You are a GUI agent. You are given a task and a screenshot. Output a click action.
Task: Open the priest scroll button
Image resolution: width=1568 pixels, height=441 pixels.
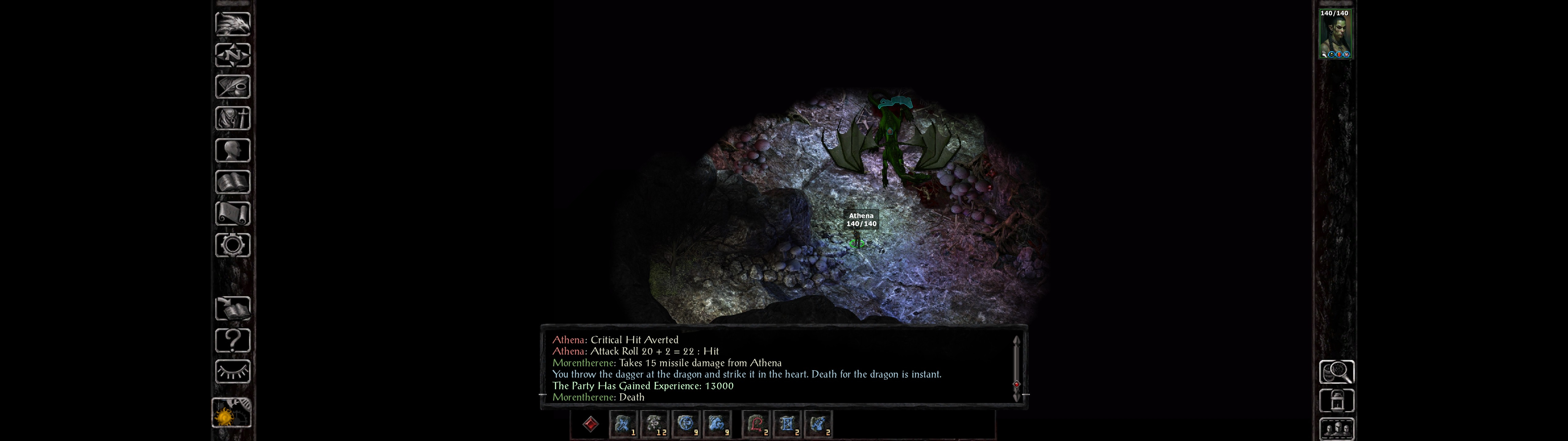pos(232,213)
